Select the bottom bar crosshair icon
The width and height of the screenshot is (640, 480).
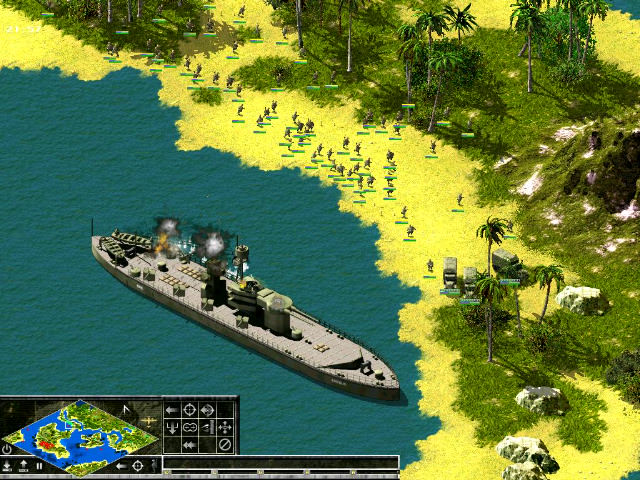click(x=138, y=466)
